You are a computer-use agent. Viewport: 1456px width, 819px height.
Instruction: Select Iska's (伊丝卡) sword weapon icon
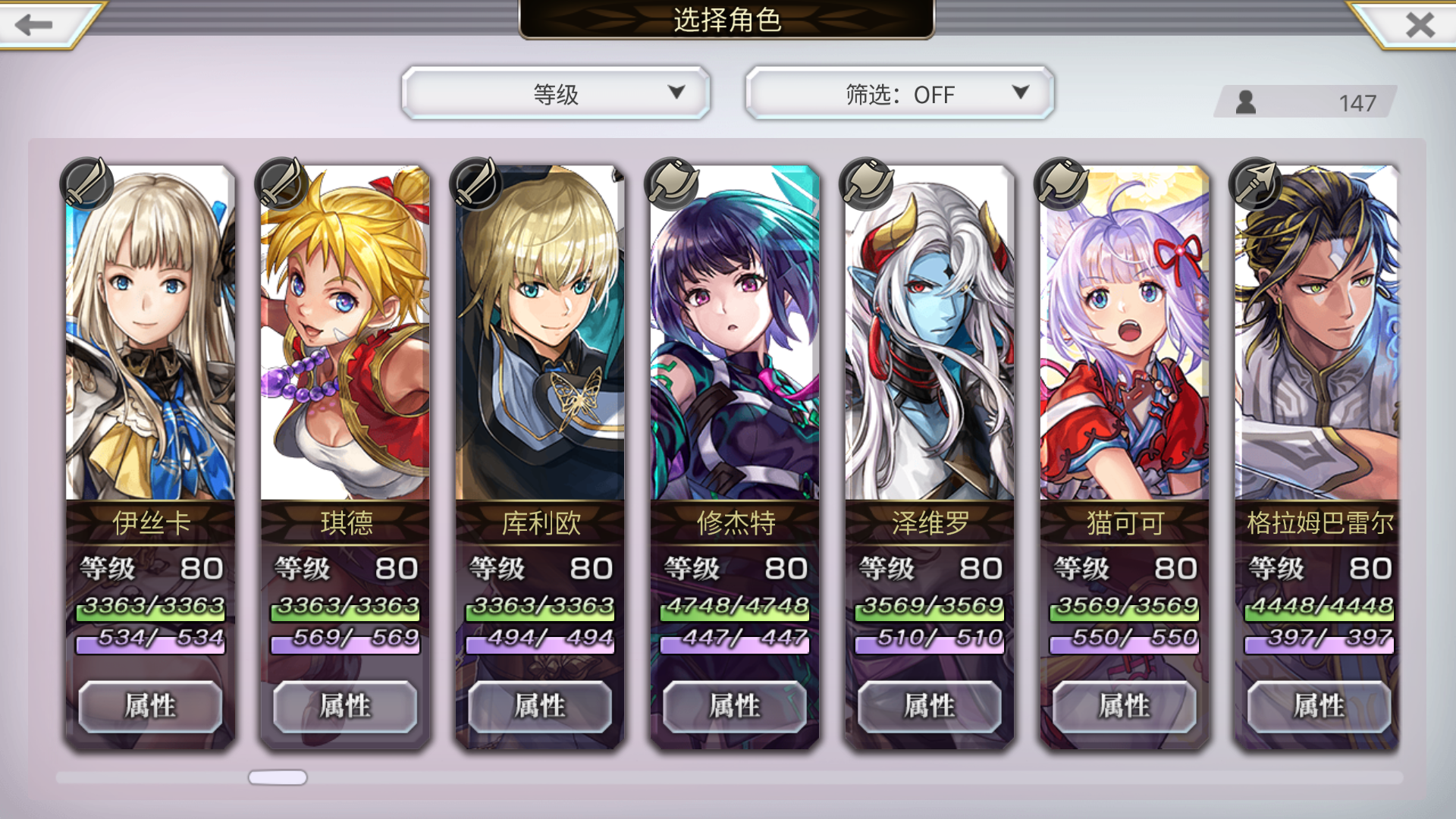coord(87,184)
